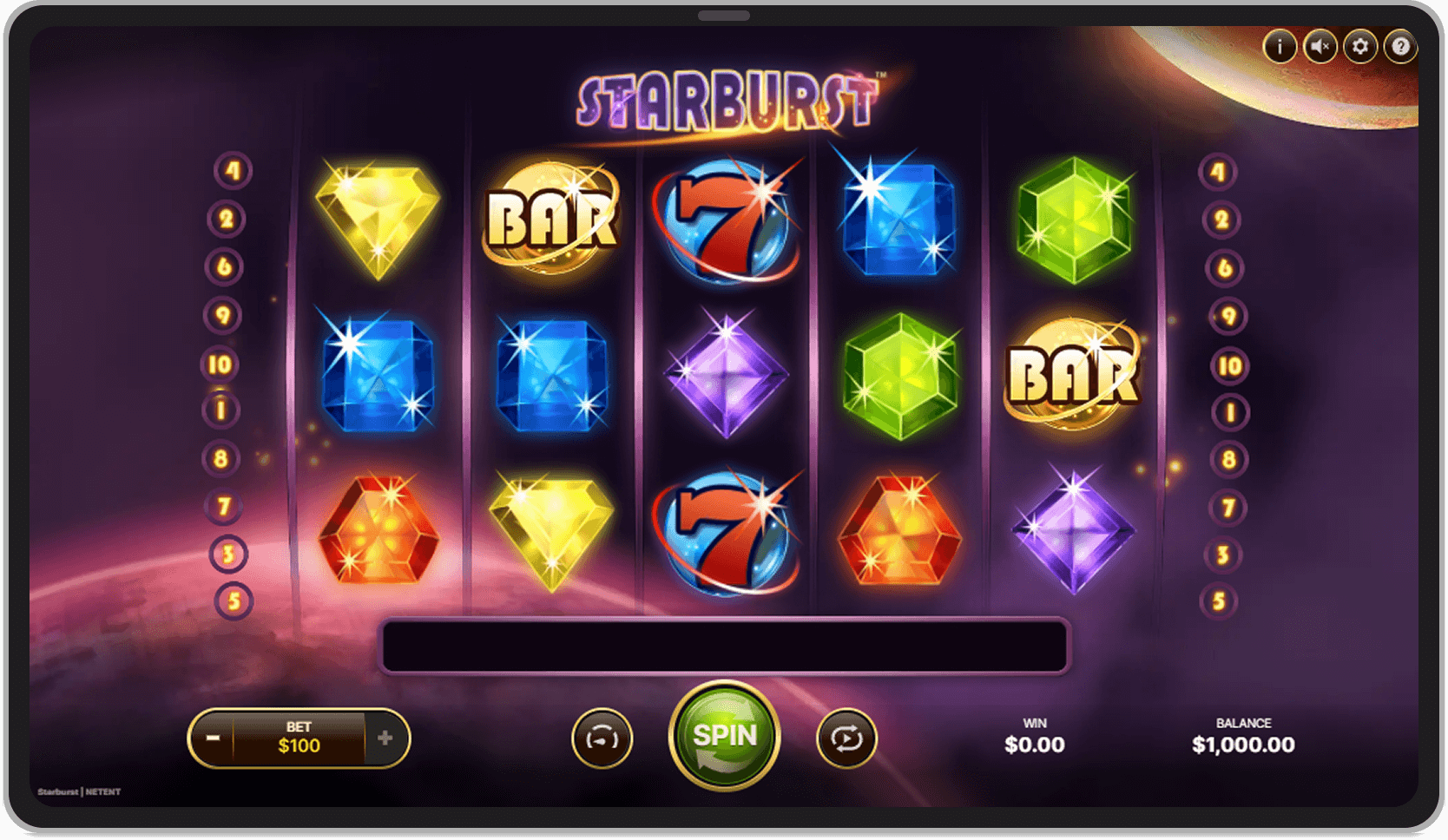The width and height of the screenshot is (1448, 840).
Task: Decrease the bet with the minus control
Action: [213, 737]
